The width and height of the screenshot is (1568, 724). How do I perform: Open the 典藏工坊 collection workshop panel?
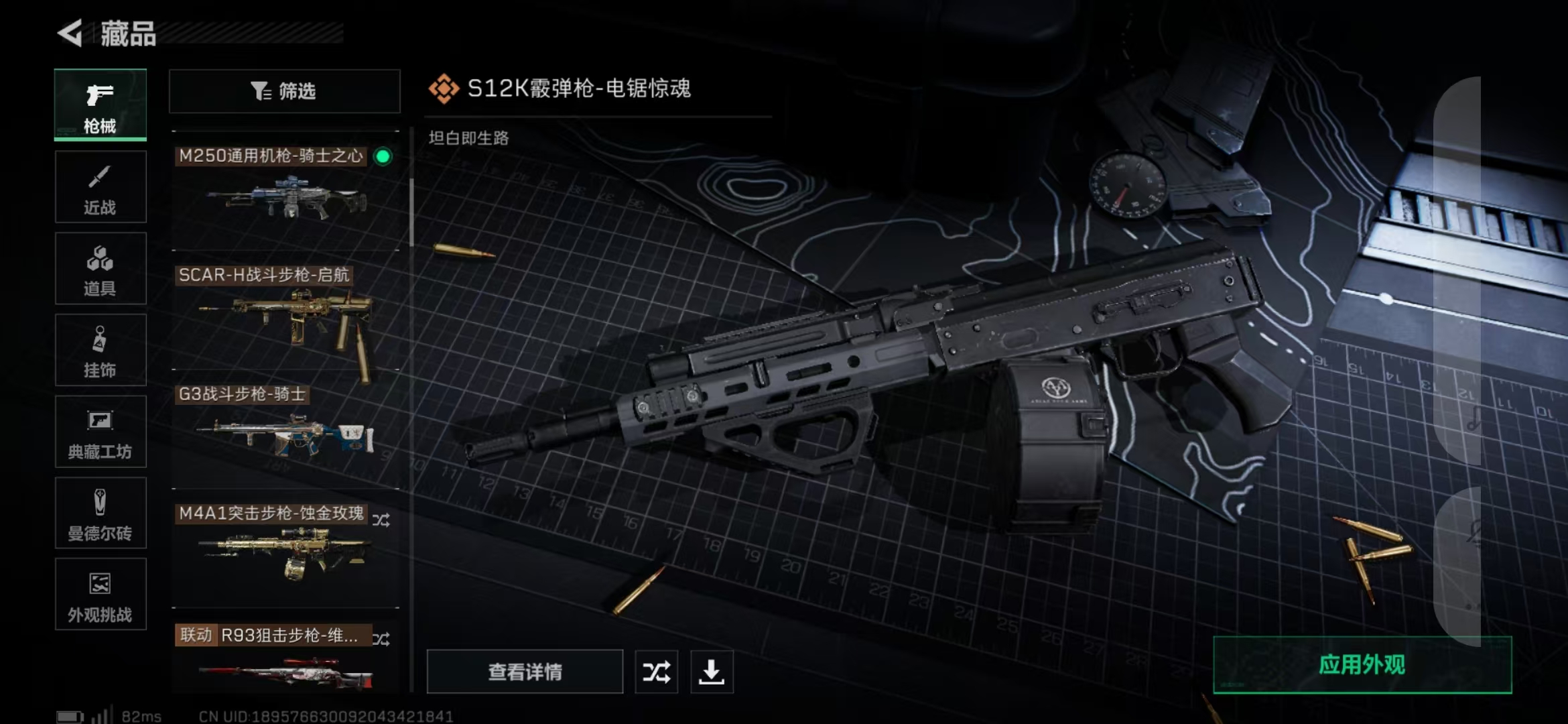100,432
